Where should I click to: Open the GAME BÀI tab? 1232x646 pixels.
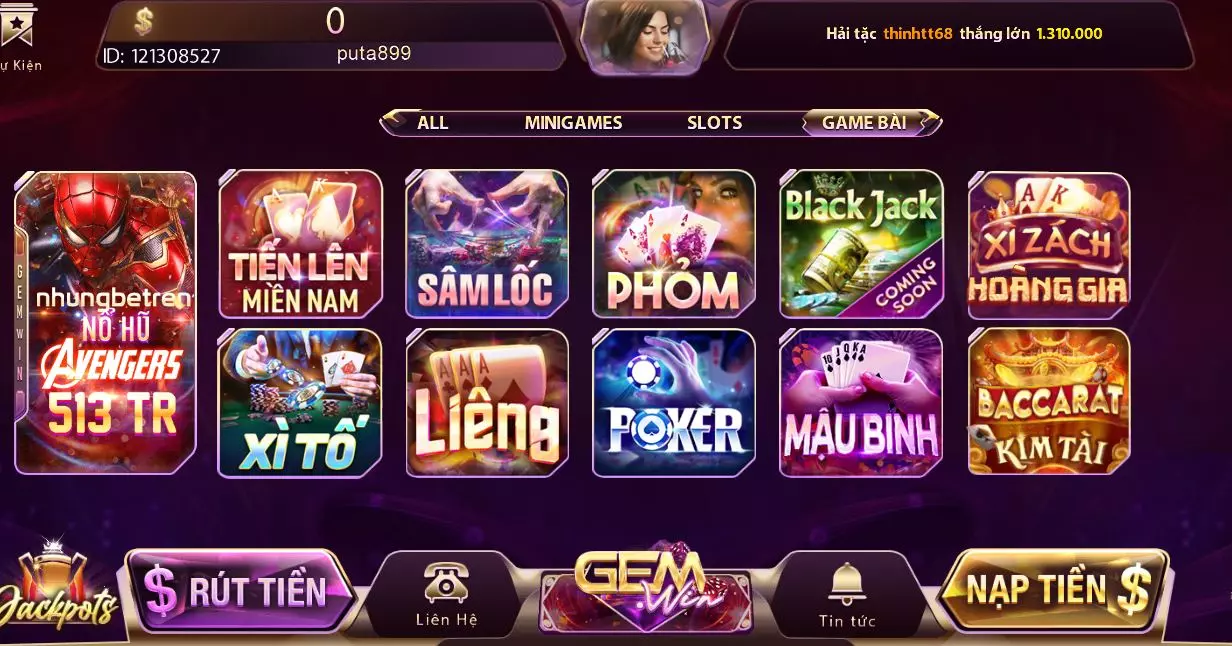(864, 123)
